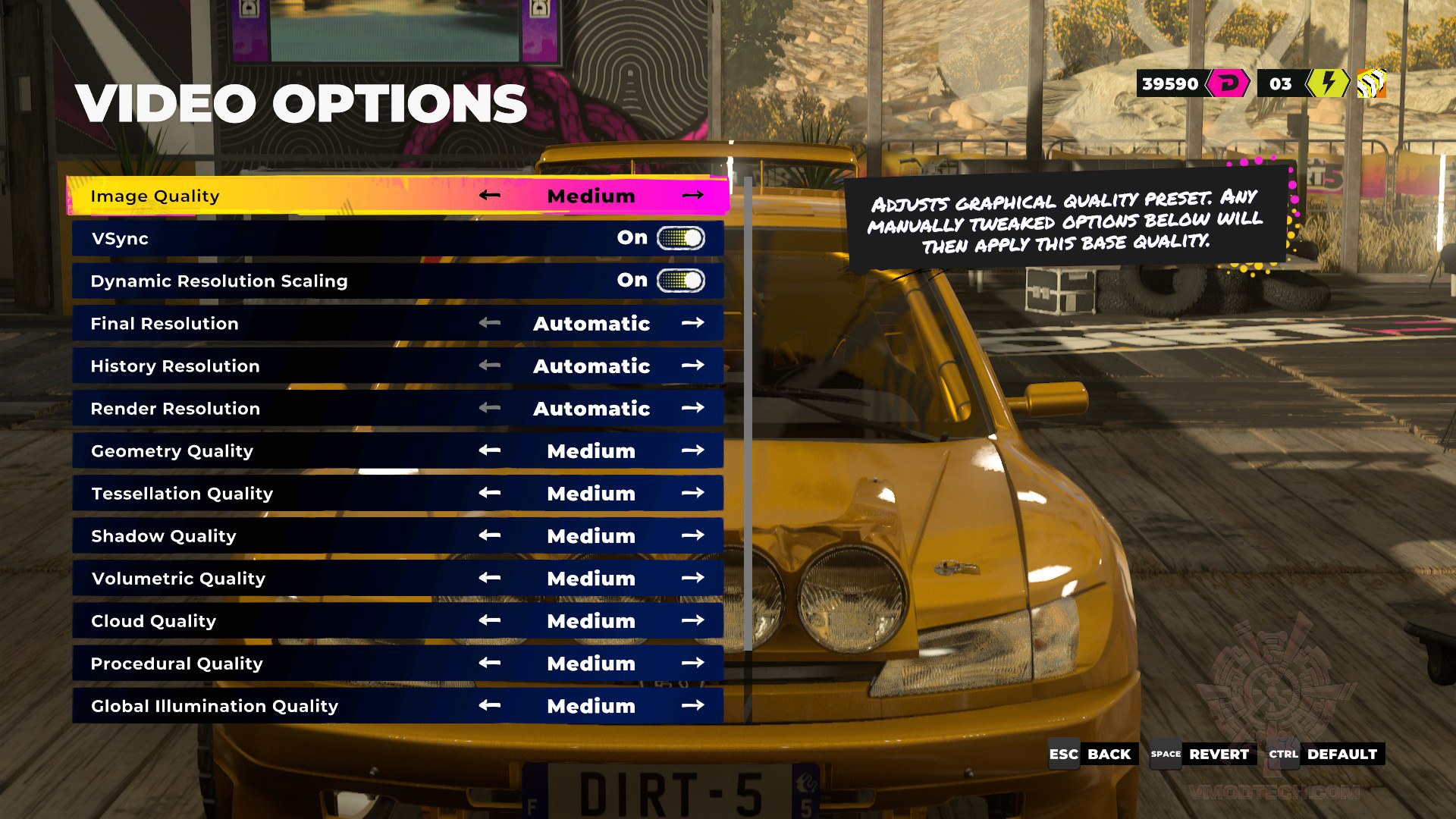Go back using the Back button
1456x819 pixels.
coord(1093,754)
